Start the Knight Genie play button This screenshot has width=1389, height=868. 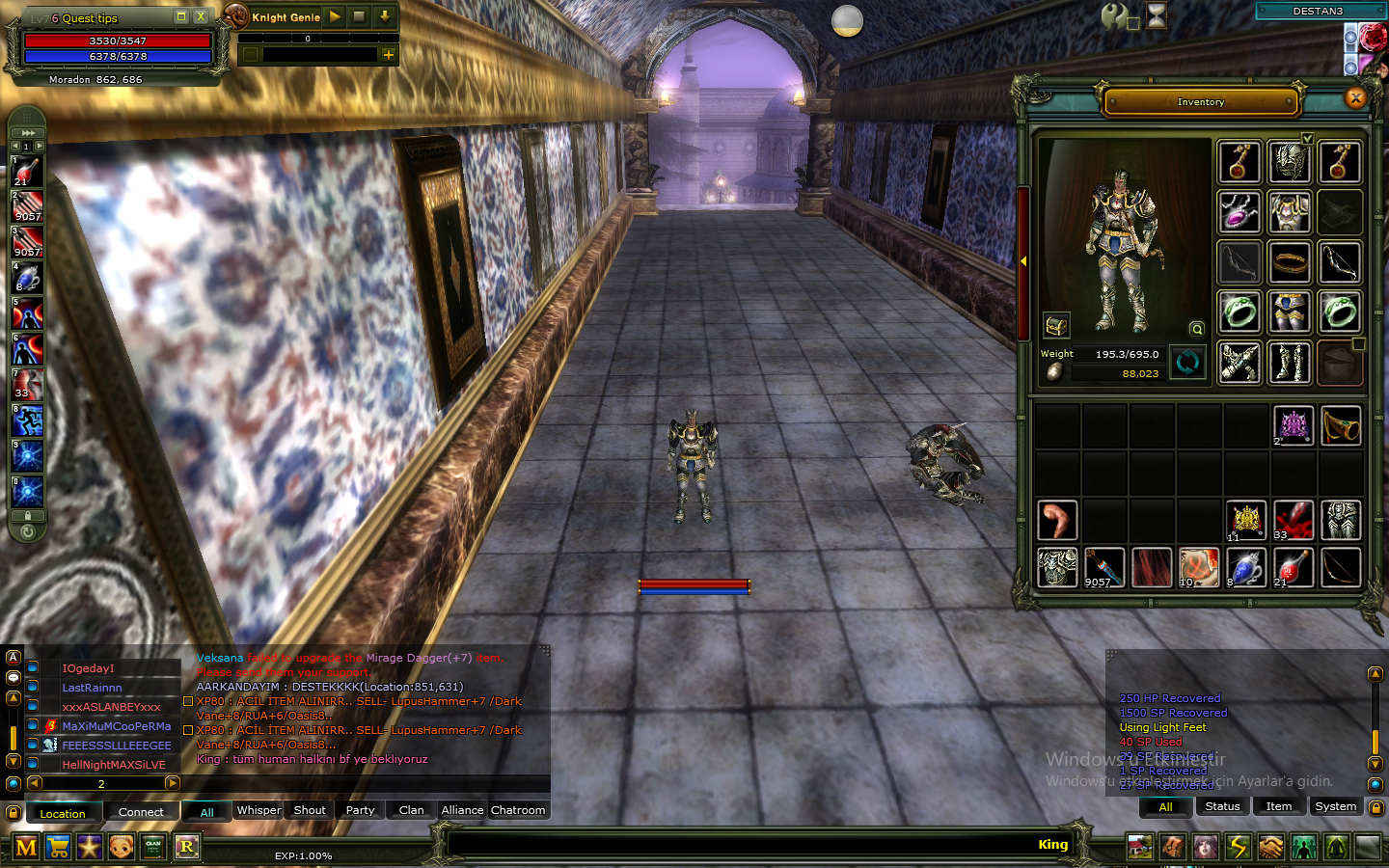[x=334, y=16]
